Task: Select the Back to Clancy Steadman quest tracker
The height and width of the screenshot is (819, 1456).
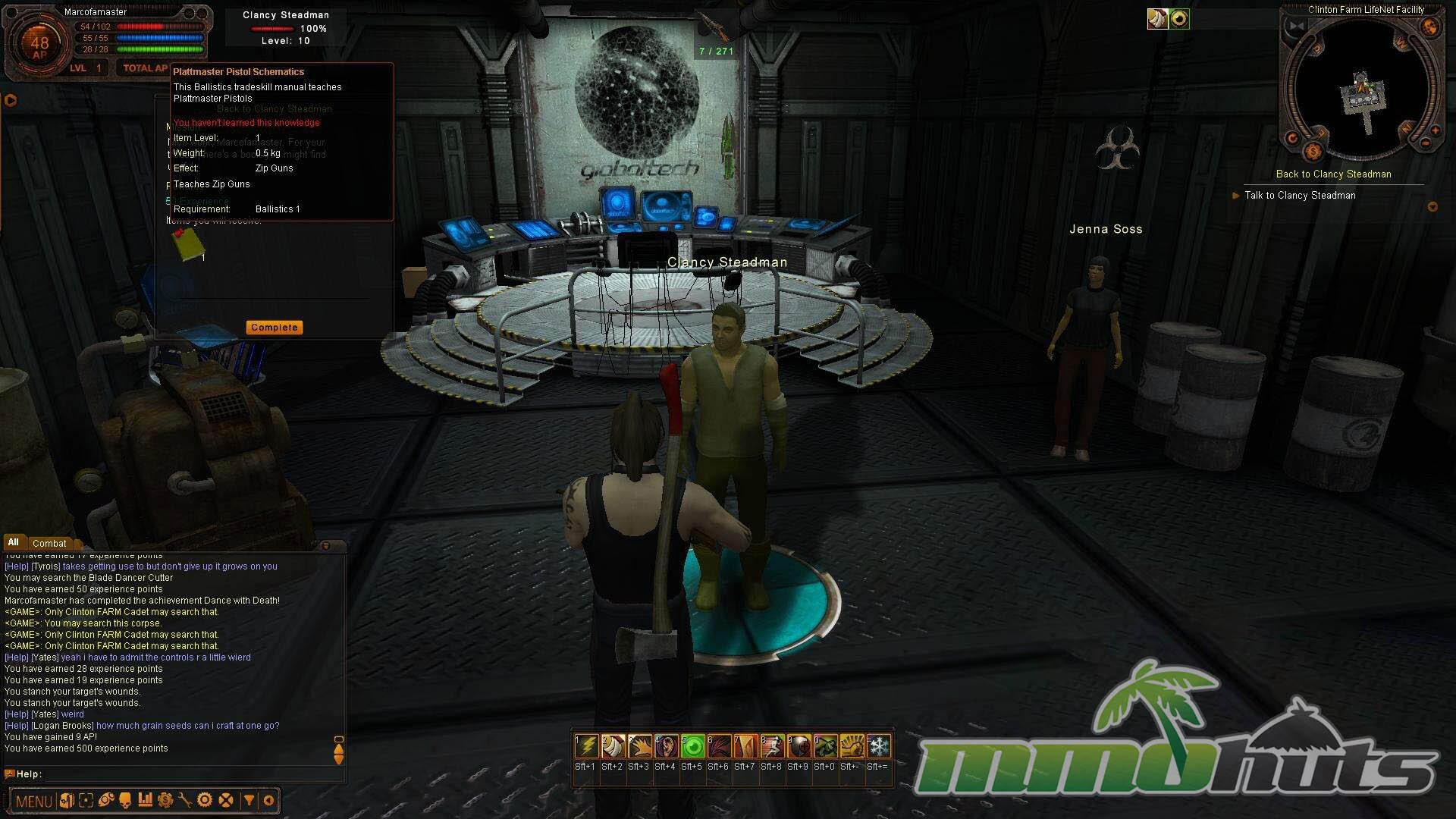Action: click(1333, 174)
